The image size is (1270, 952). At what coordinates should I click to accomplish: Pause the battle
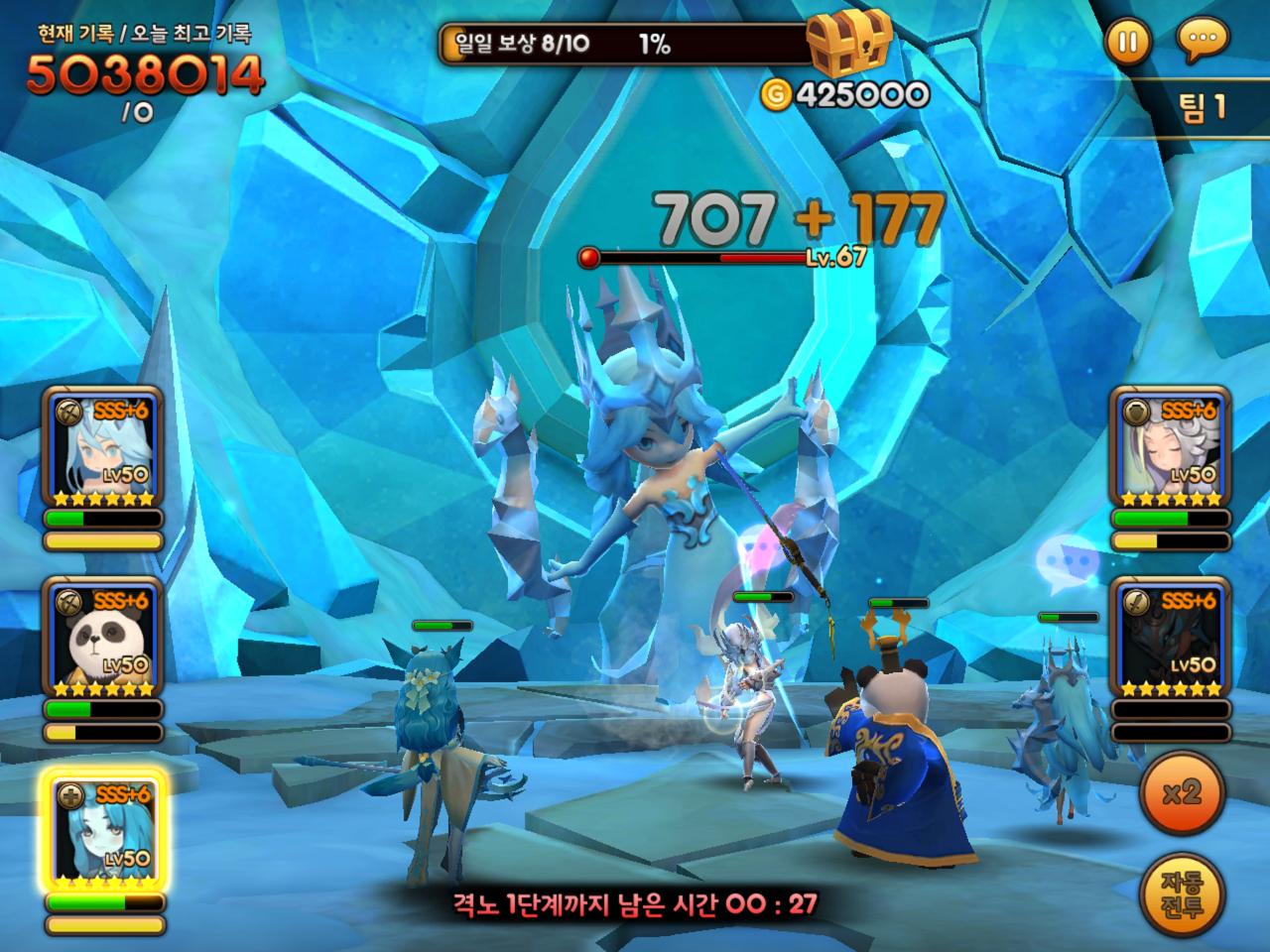point(1127,42)
